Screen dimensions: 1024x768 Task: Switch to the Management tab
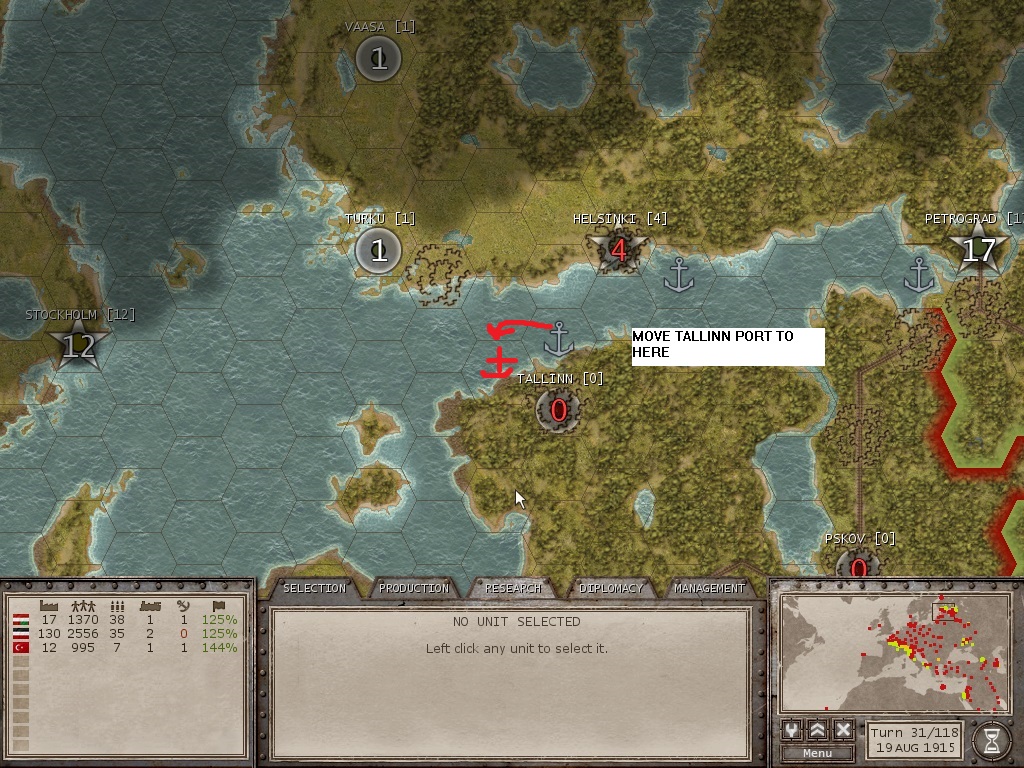(x=709, y=588)
